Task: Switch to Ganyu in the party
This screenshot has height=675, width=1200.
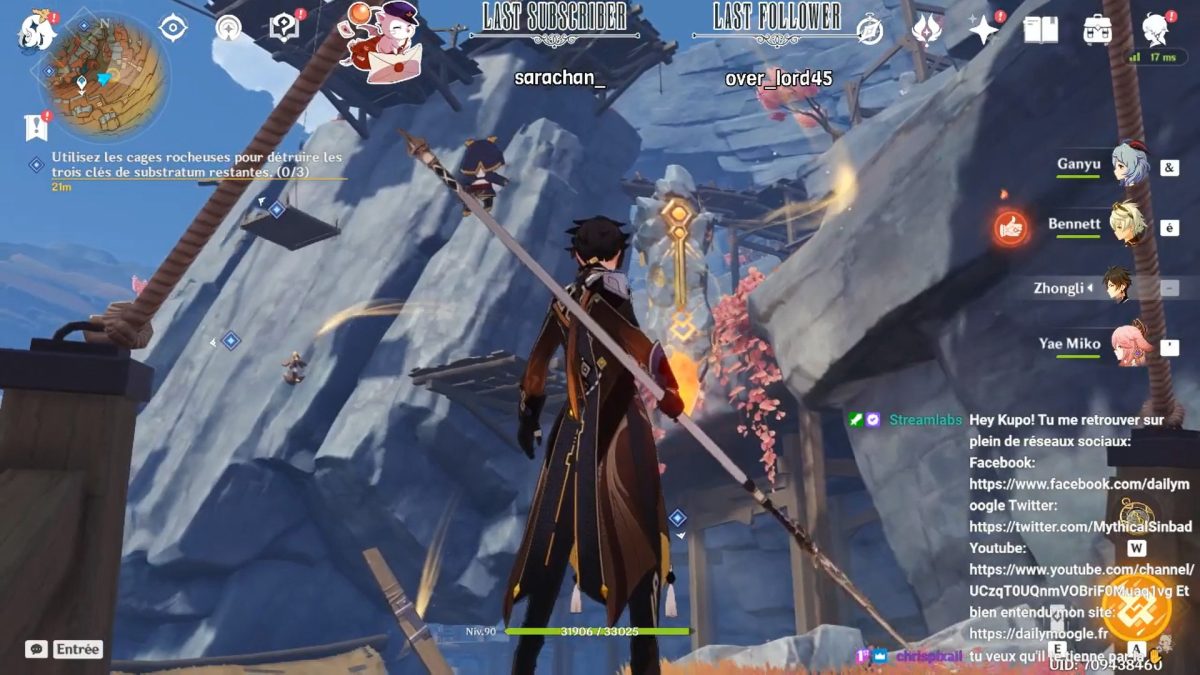Action: click(x=1131, y=166)
